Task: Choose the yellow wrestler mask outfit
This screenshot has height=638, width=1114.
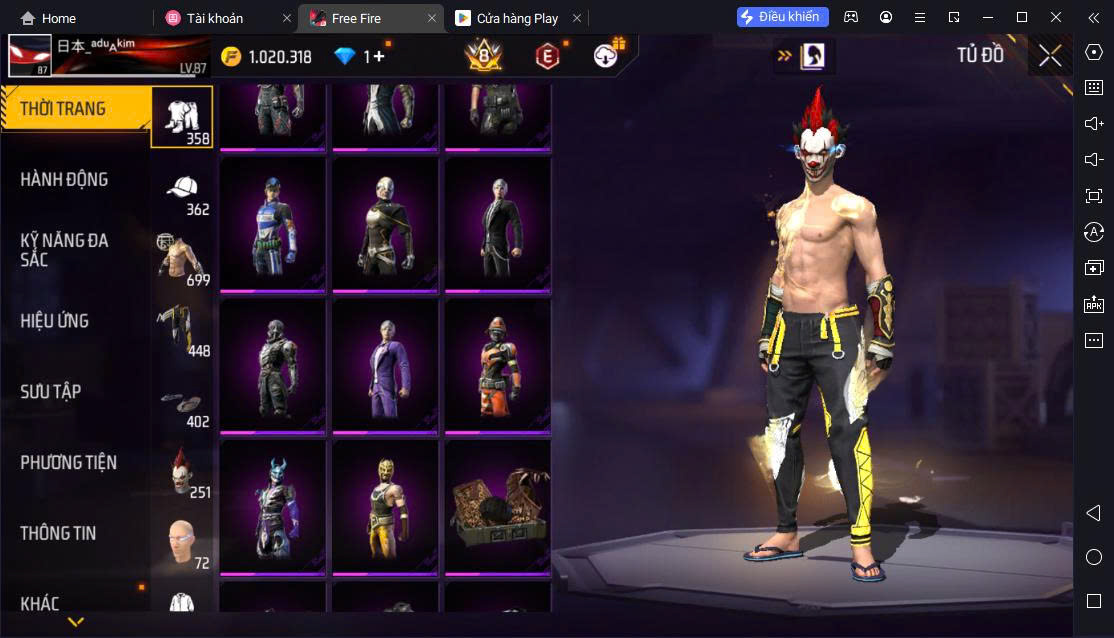Action: (x=385, y=508)
